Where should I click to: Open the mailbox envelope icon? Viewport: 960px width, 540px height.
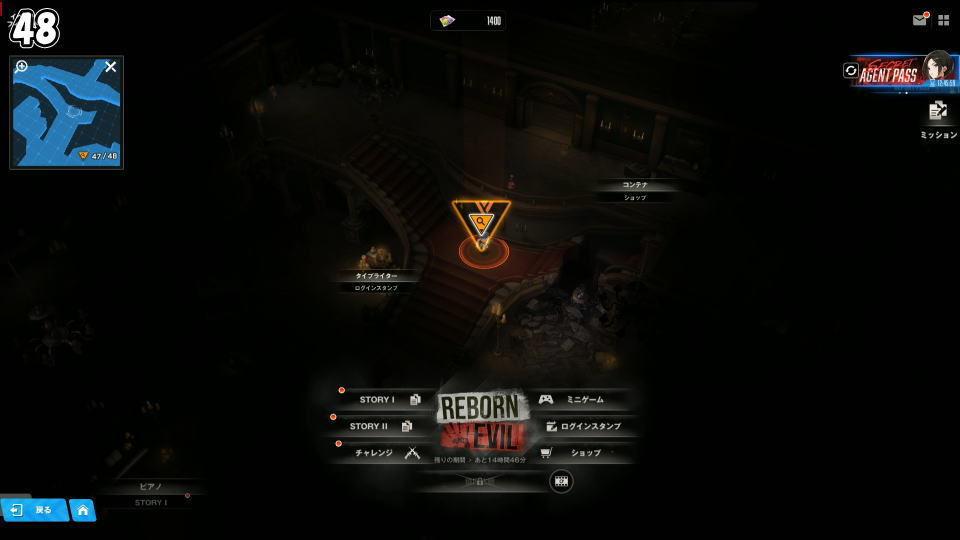tap(919, 20)
